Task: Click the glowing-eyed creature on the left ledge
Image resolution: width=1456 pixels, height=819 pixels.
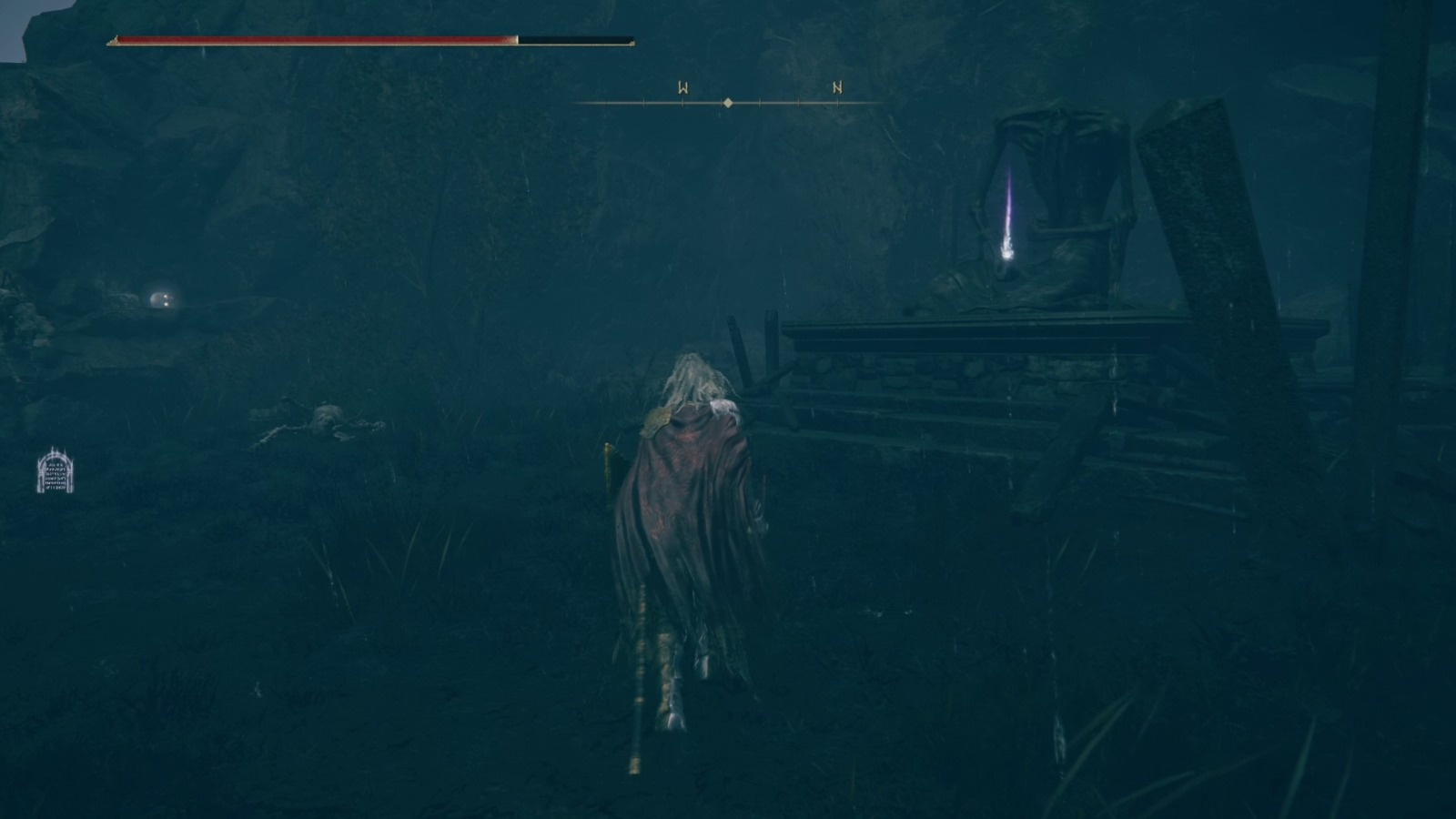Action: 159,300
